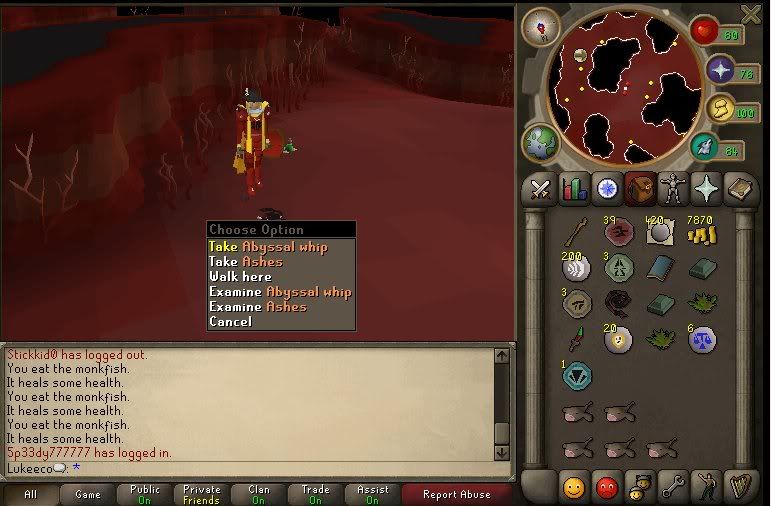The image size is (771, 506).
Task: Click the black abyssal whip in inventory
Action: point(617,301)
